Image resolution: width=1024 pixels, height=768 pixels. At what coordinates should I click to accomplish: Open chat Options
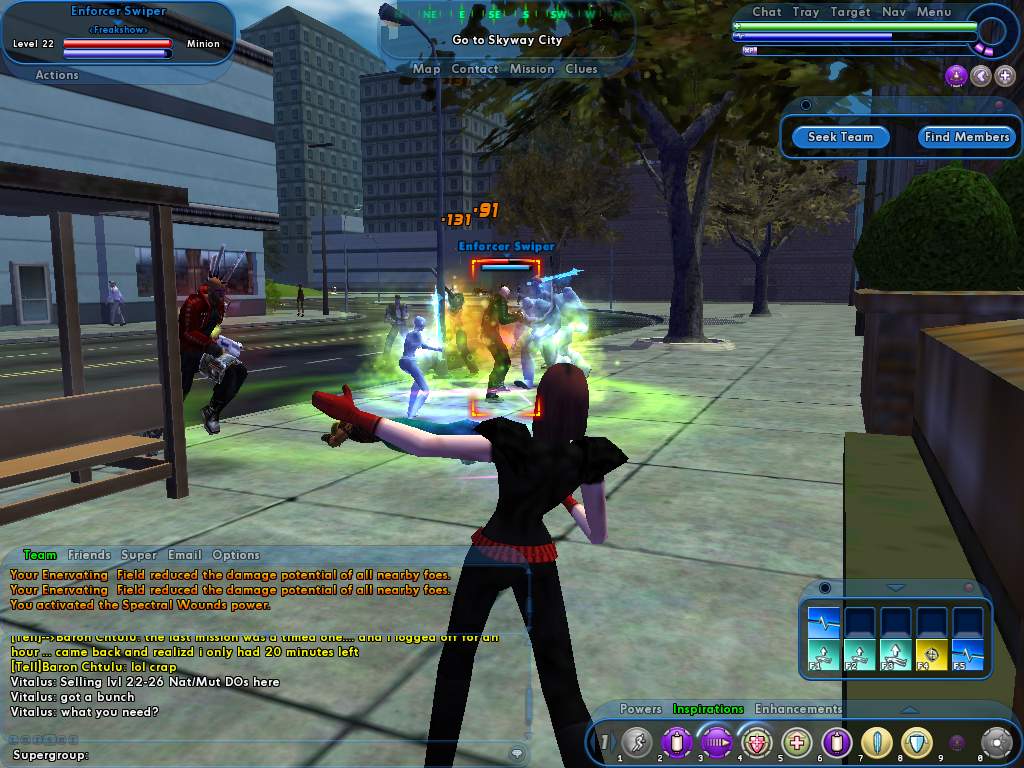click(x=236, y=555)
